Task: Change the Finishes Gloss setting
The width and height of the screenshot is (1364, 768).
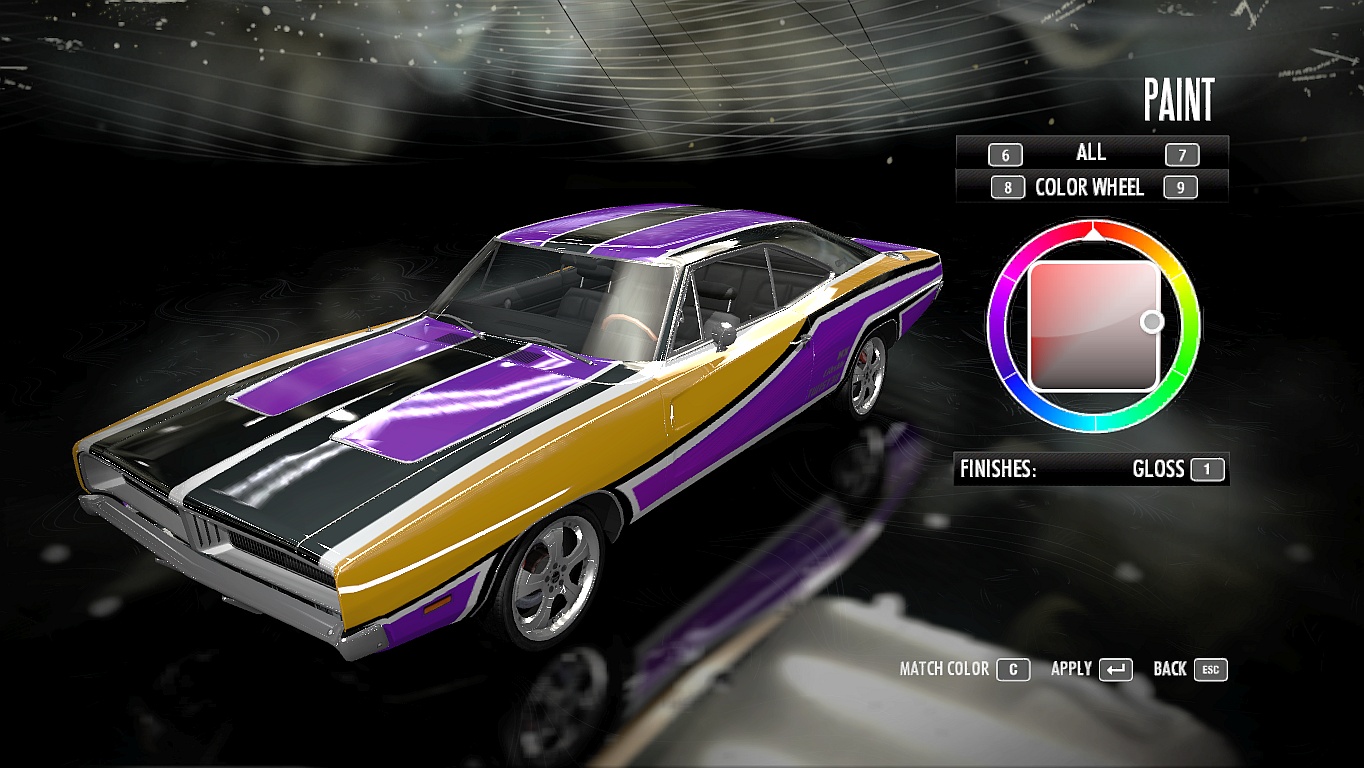Action: 1207,469
